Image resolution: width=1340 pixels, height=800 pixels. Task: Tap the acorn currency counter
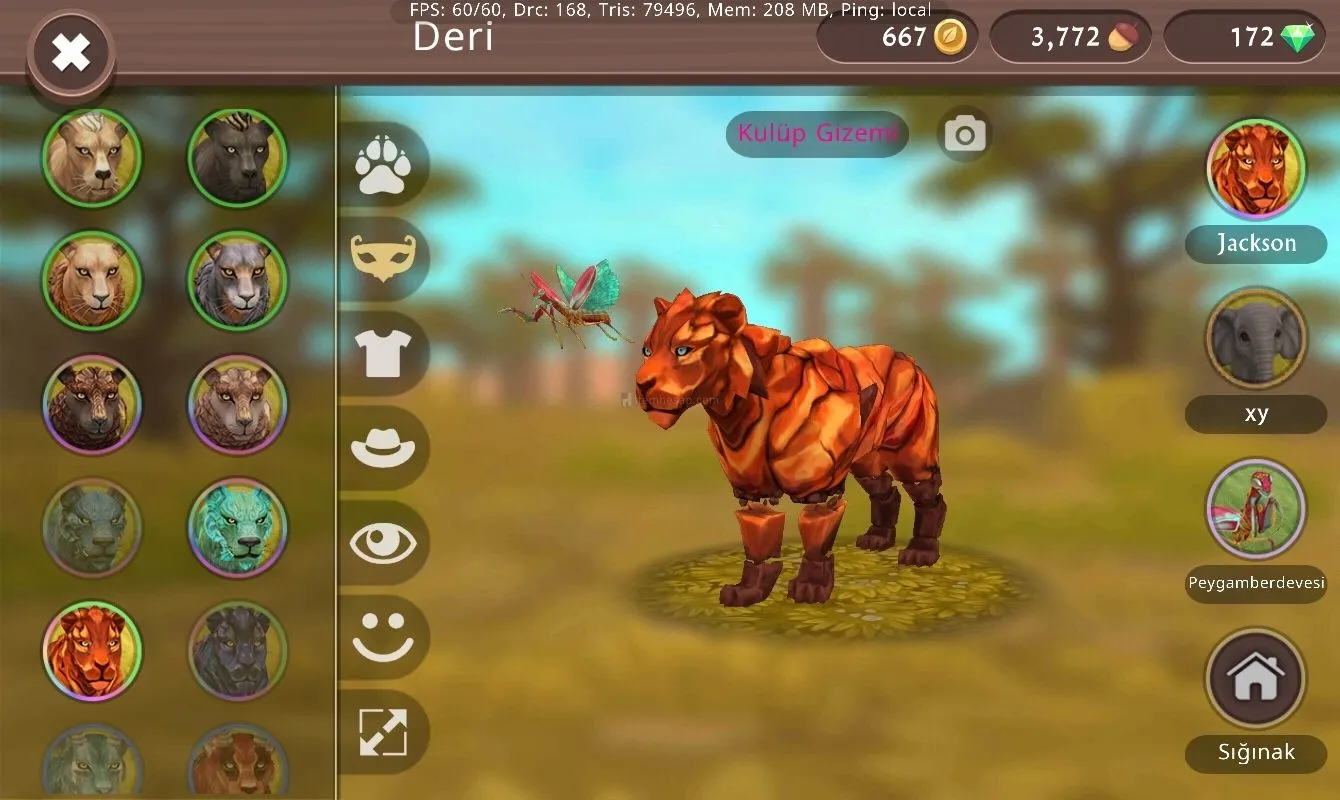[1070, 38]
